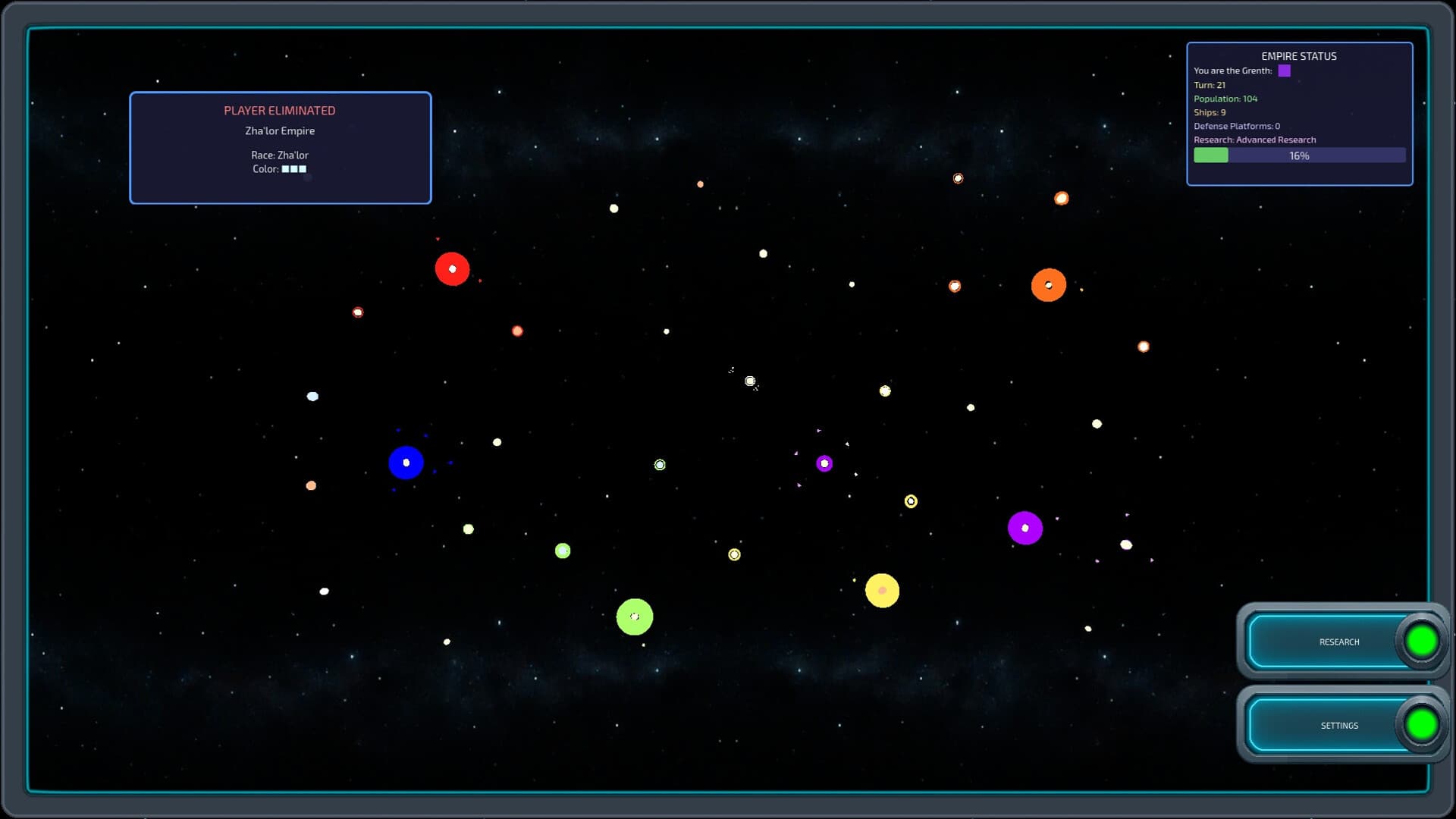
Task: Click the Advanced Research progress bar
Action: [1299, 155]
